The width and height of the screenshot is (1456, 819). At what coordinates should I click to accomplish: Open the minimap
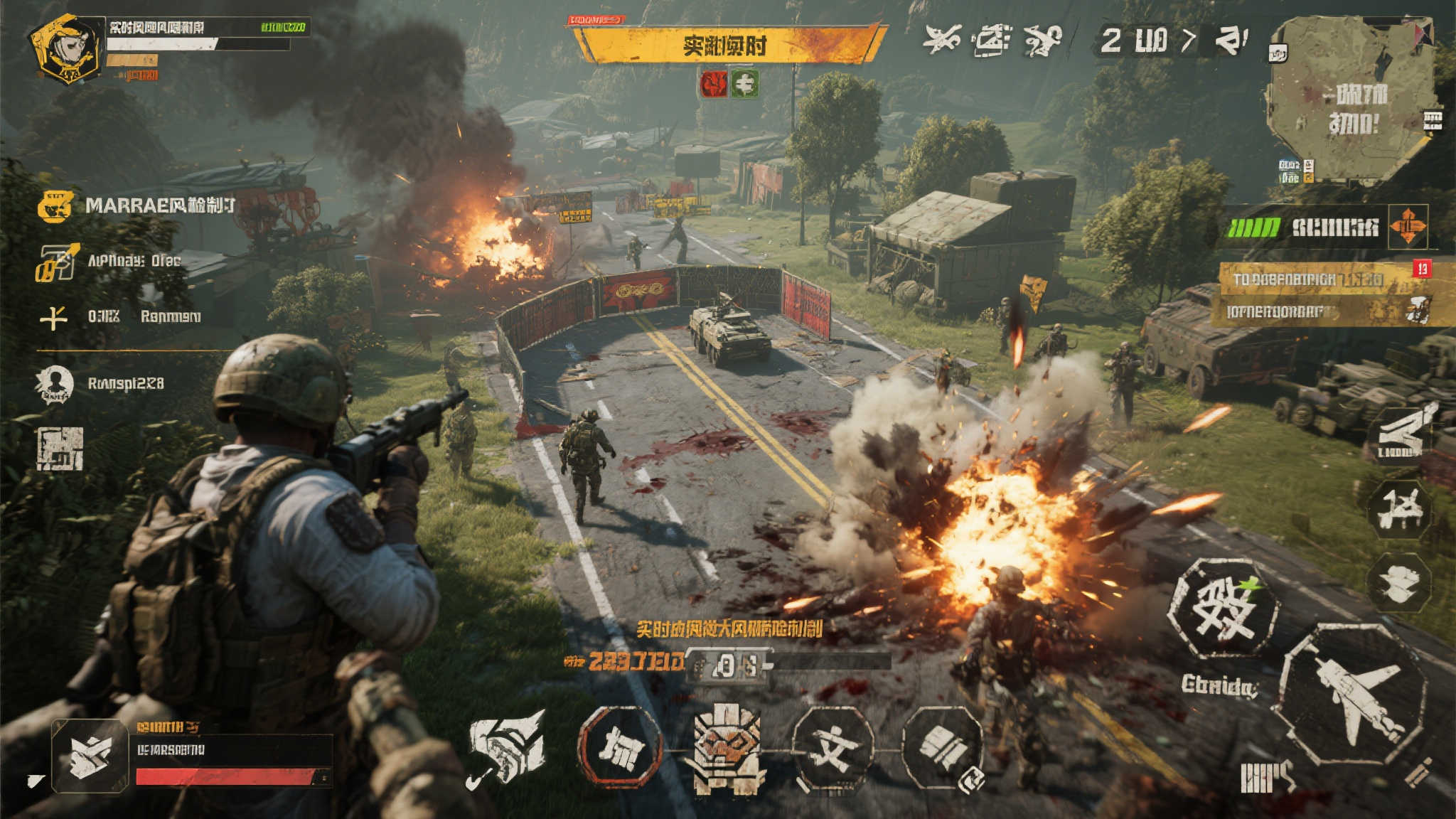pyautogui.click(x=1351, y=100)
